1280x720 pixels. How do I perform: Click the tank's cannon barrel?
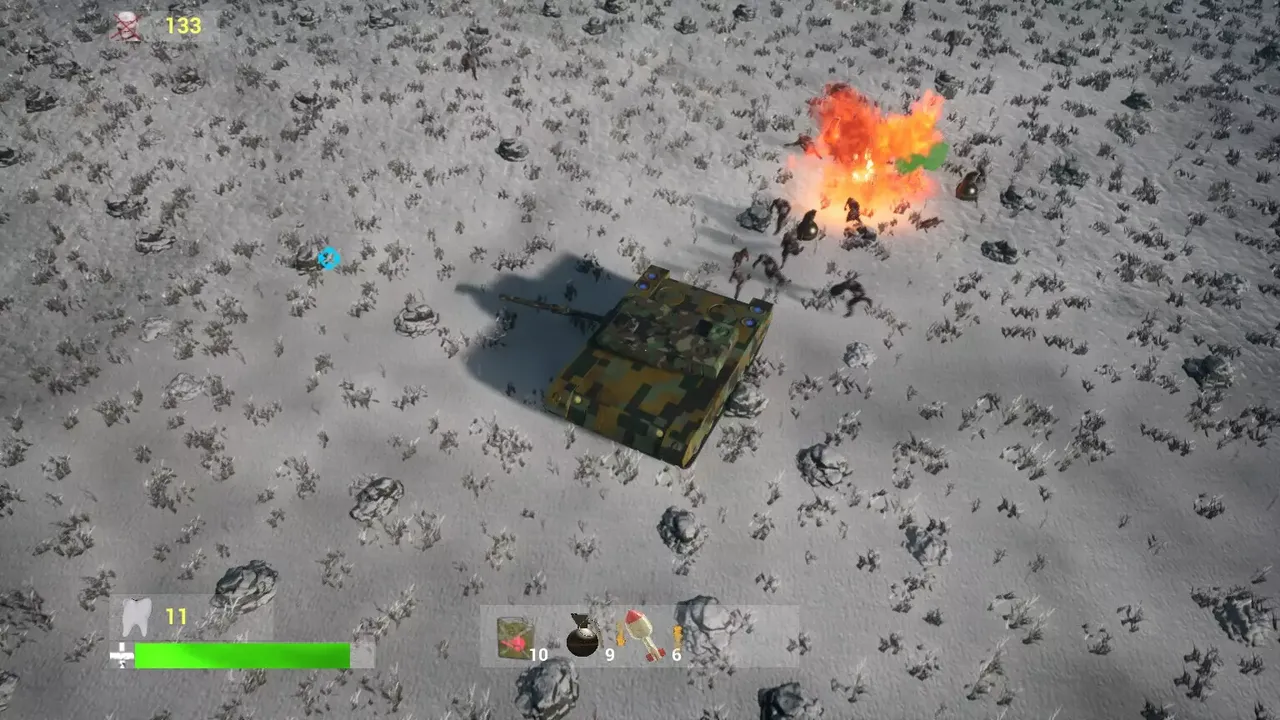pos(545,305)
